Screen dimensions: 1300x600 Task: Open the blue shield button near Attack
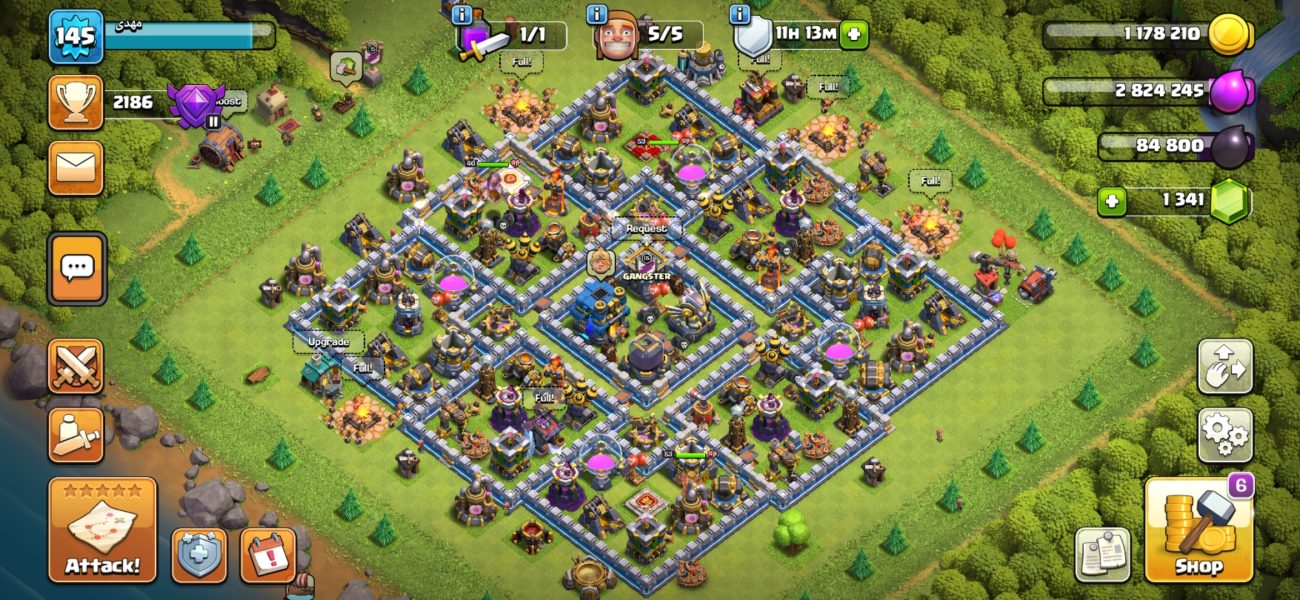click(199, 556)
